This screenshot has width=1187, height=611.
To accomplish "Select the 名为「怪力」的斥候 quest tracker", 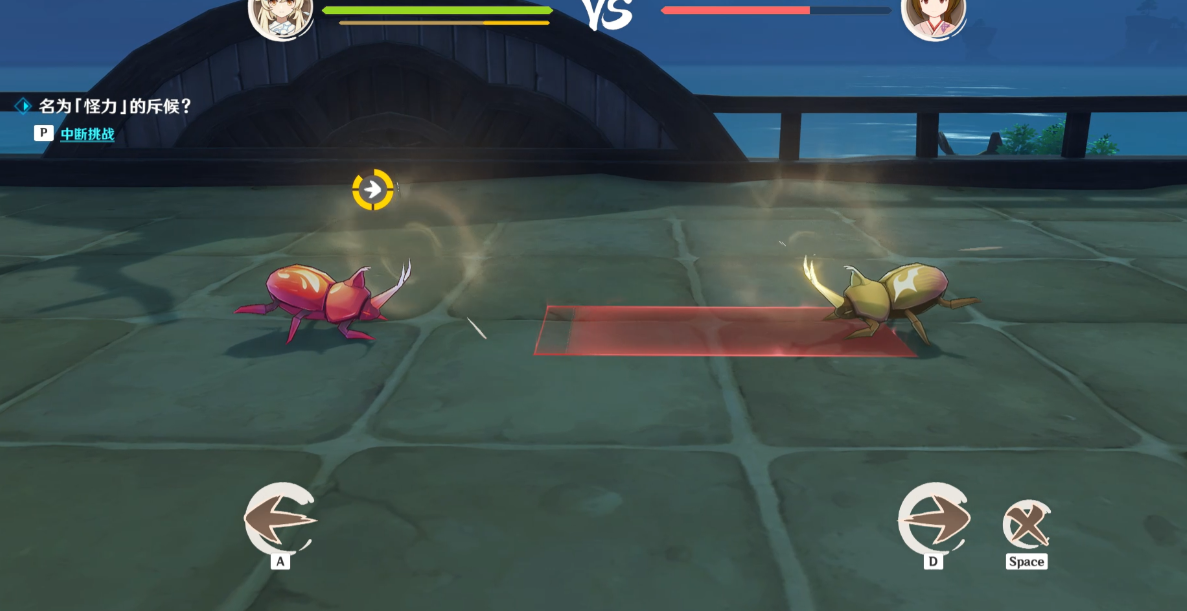I will 115,106.
